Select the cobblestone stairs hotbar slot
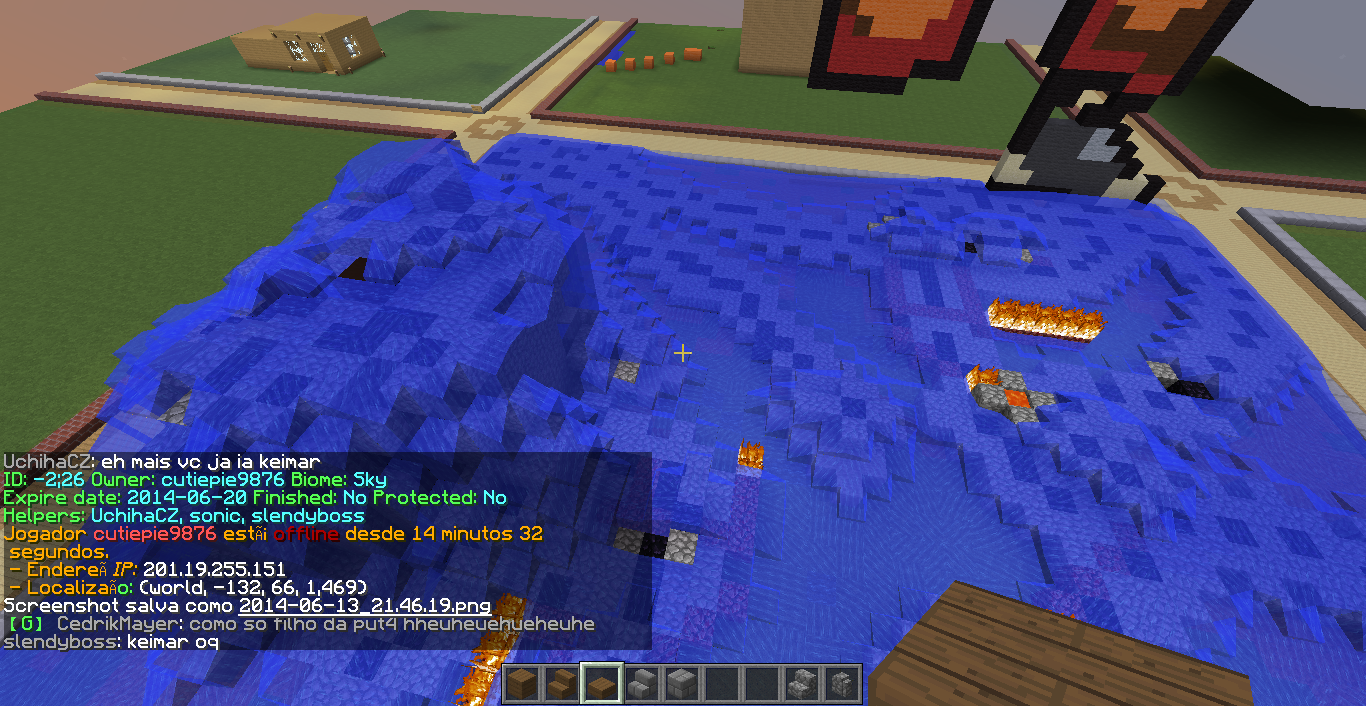The width and height of the screenshot is (1366, 706). 802,685
